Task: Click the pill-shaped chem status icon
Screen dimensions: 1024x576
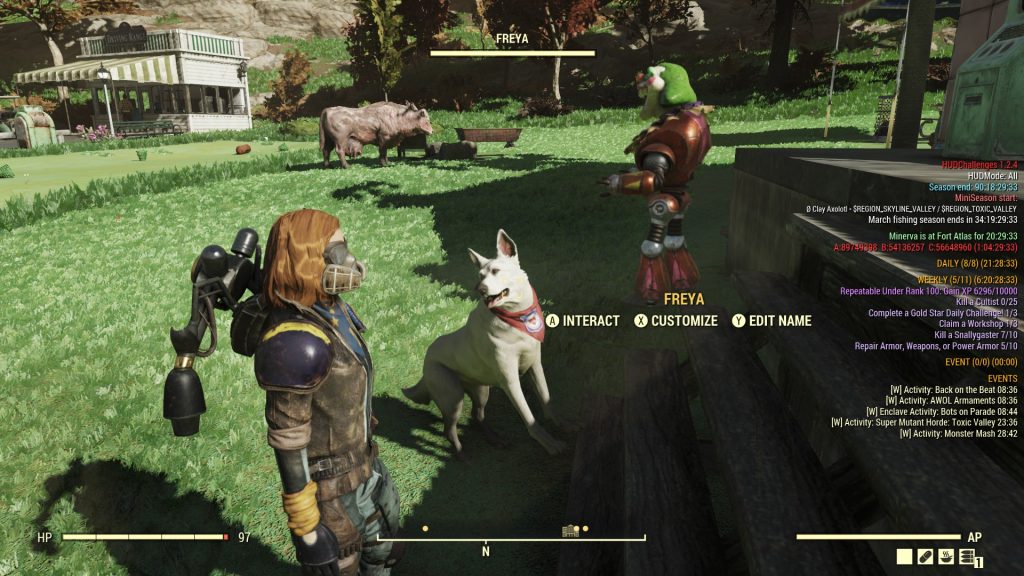Action: 926,557
